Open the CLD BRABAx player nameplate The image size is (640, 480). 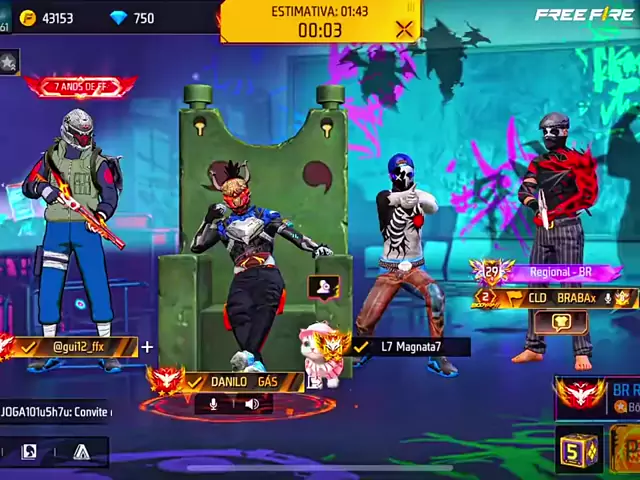click(x=562, y=297)
